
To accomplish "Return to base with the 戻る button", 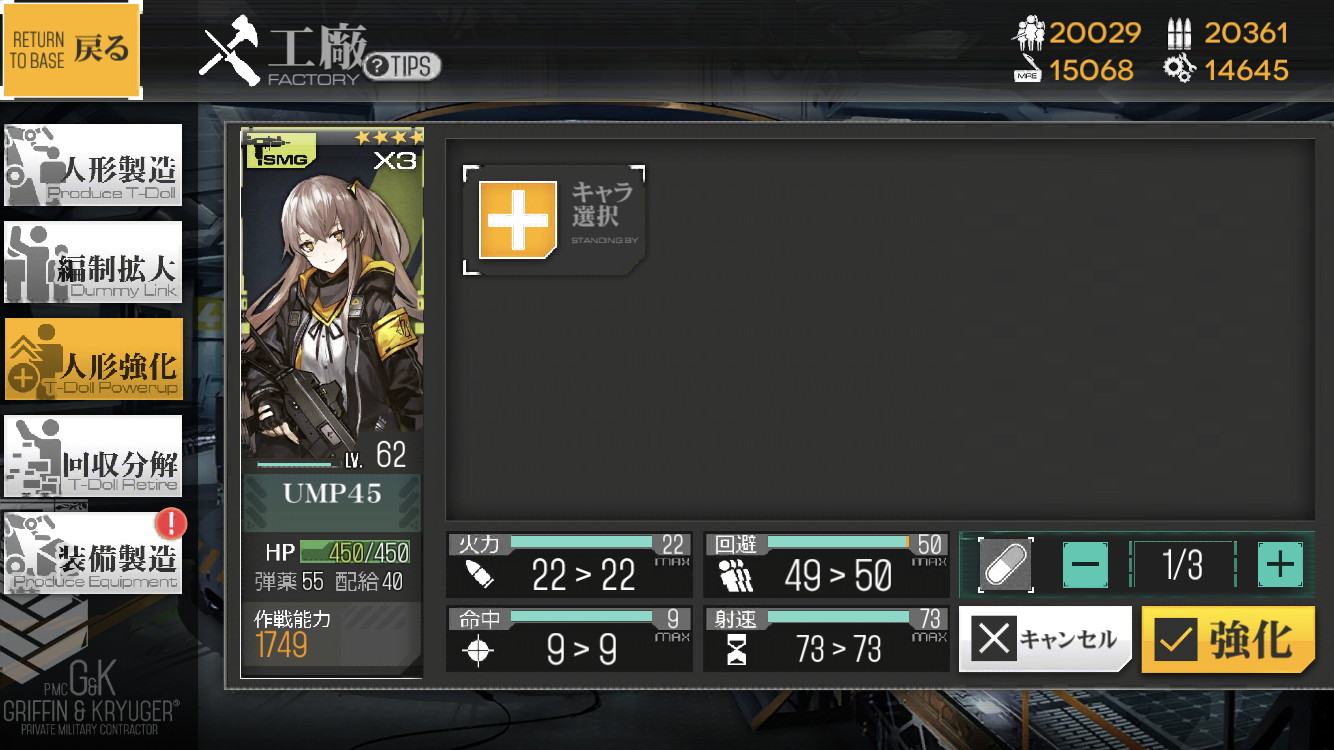I will pos(71,49).
